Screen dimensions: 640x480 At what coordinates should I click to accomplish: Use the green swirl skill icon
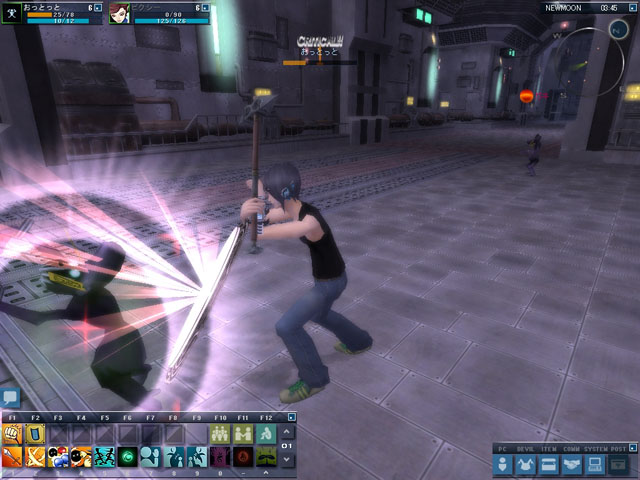pos(128,457)
